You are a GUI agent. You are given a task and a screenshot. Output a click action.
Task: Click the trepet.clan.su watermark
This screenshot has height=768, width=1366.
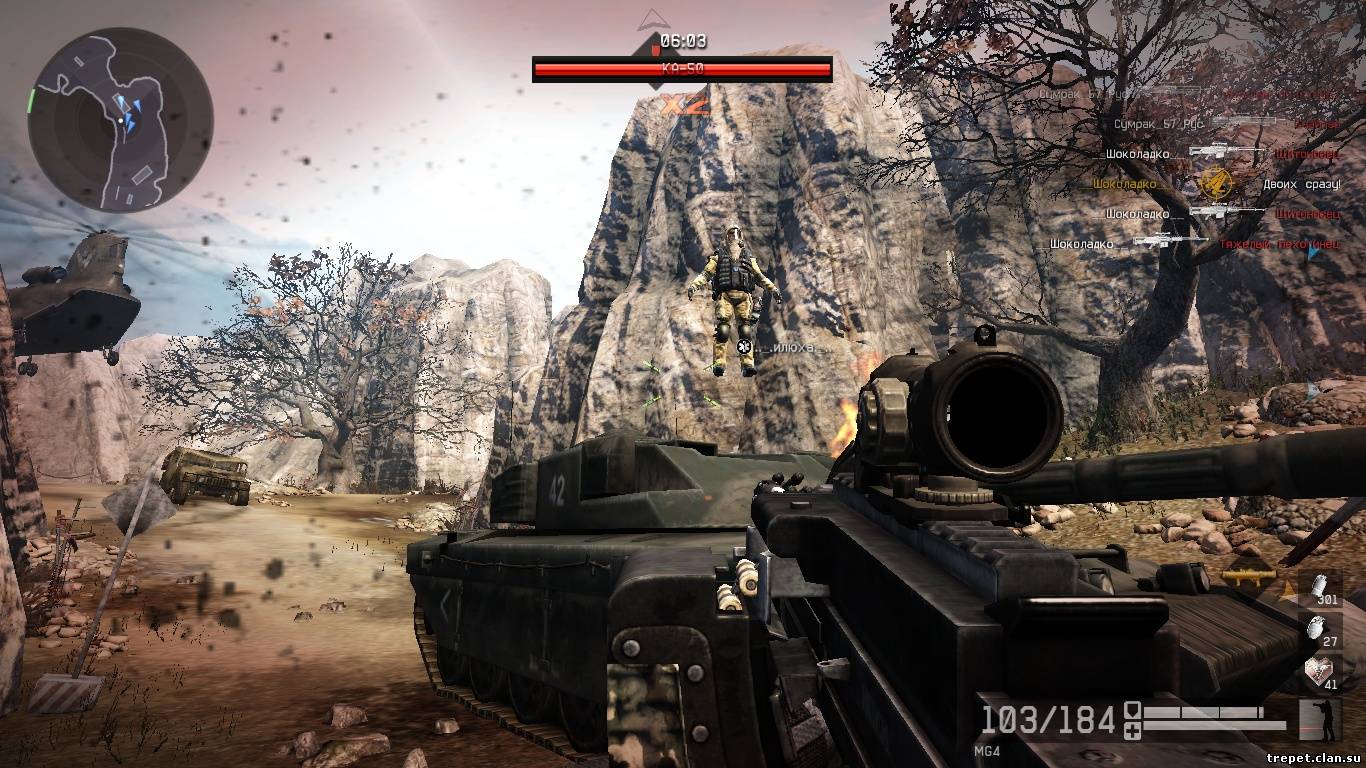(x=1312, y=757)
